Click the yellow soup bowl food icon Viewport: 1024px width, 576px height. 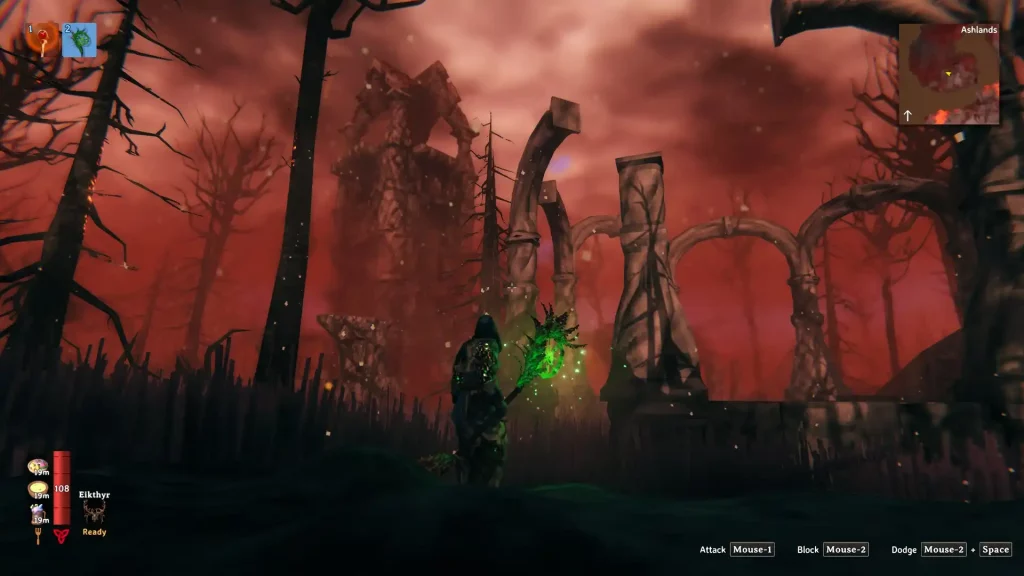point(38,490)
